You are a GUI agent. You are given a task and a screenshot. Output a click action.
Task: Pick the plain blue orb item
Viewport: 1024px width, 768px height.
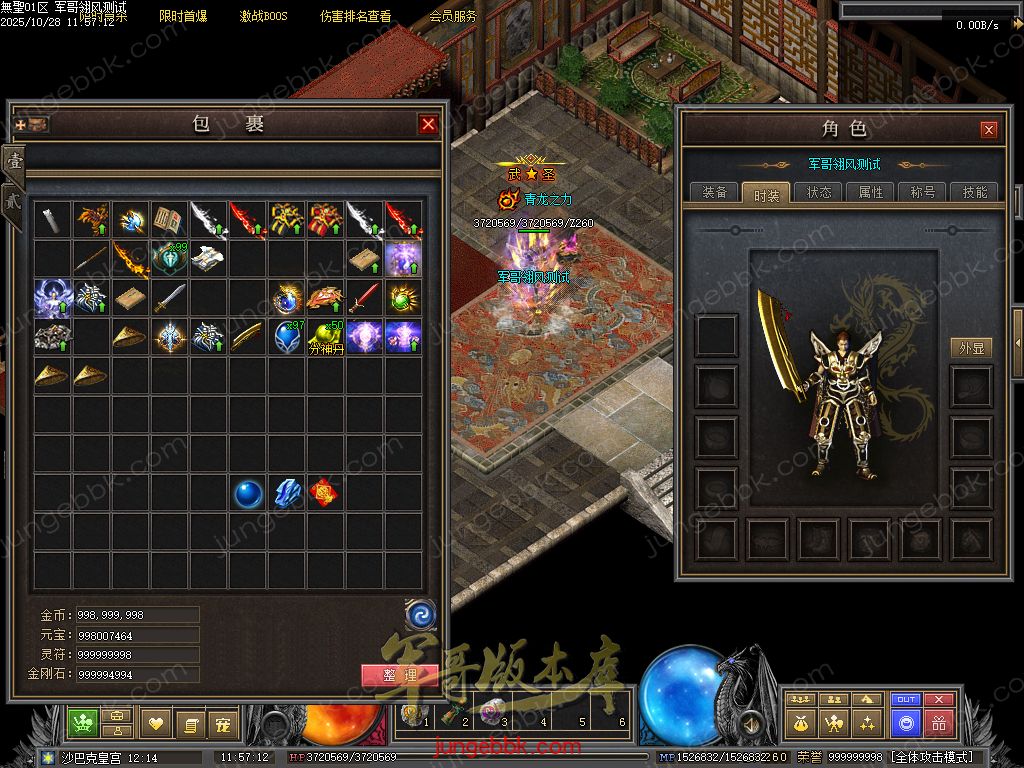248,493
